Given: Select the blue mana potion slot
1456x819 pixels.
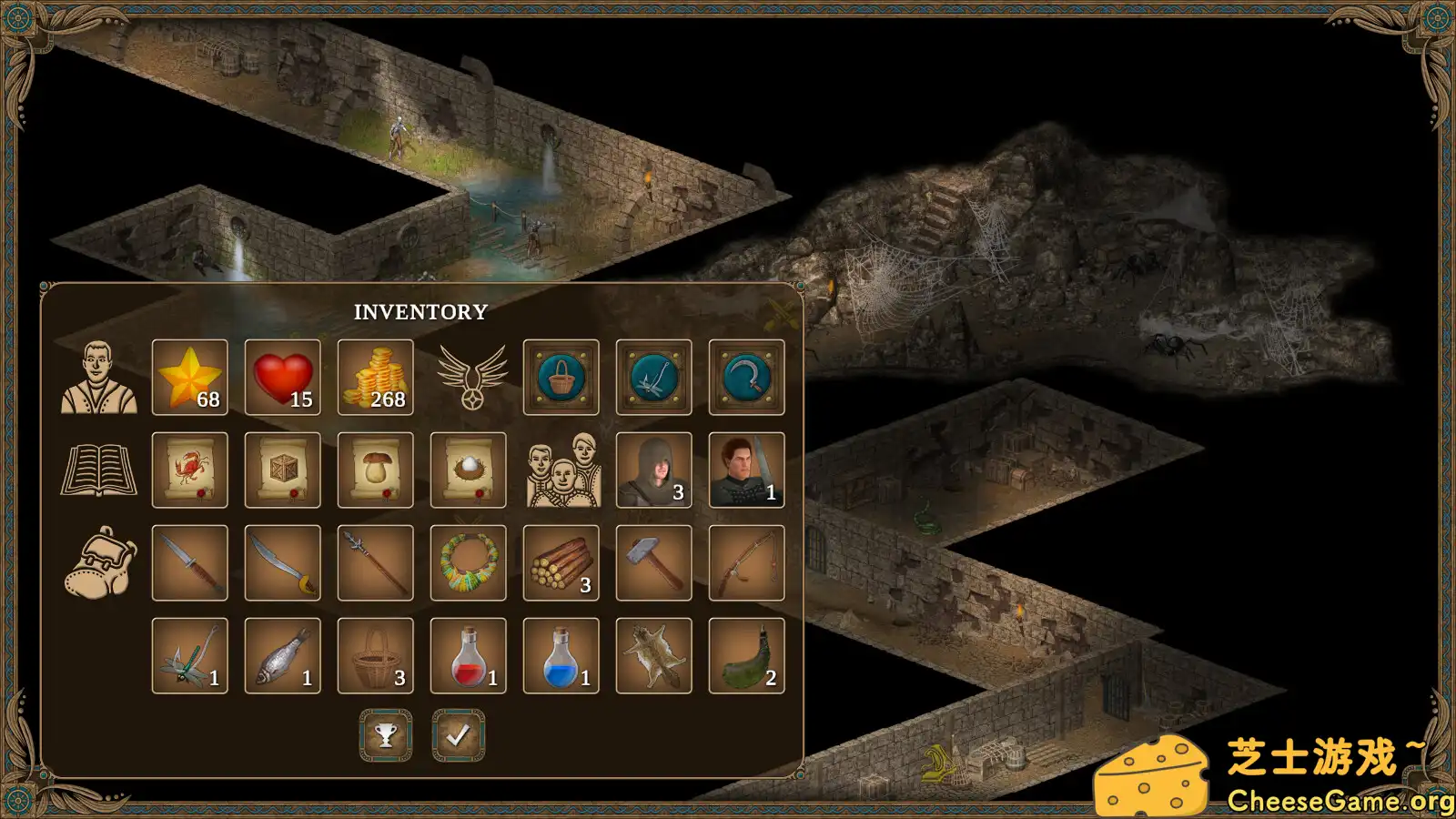Looking at the screenshot, I should (561, 655).
